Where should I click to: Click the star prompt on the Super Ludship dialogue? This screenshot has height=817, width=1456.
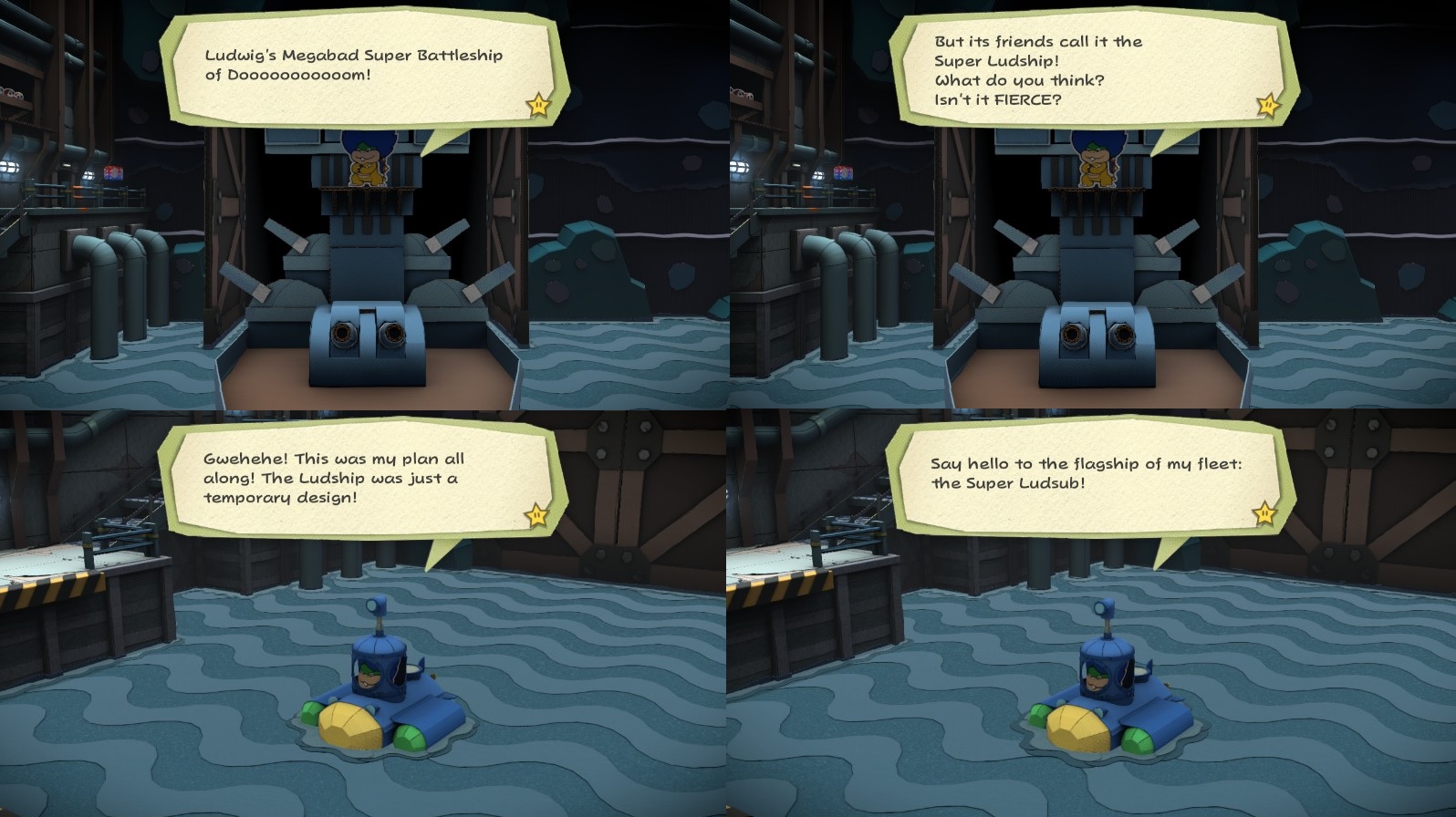pyautogui.click(x=1269, y=106)
